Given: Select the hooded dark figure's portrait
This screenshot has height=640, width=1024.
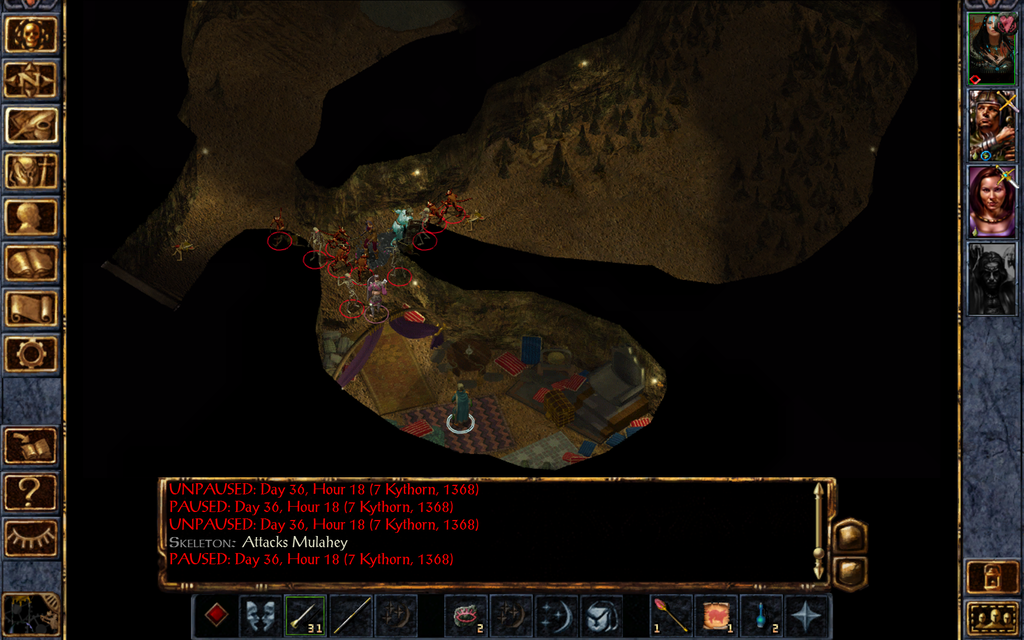Looking at the screenshot, I should point(991,278).
